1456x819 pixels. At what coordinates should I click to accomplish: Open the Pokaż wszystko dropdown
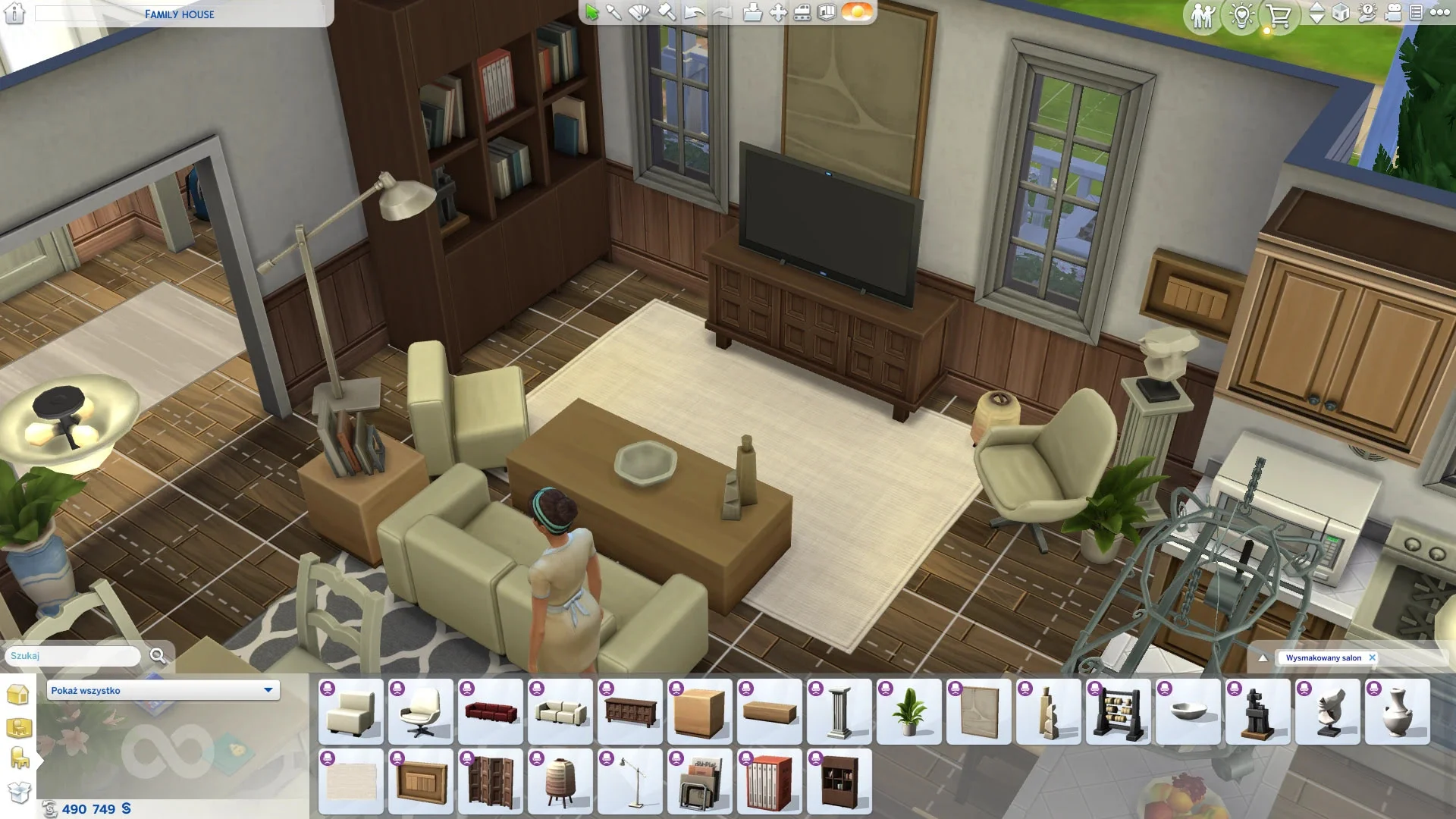(162, 690)
